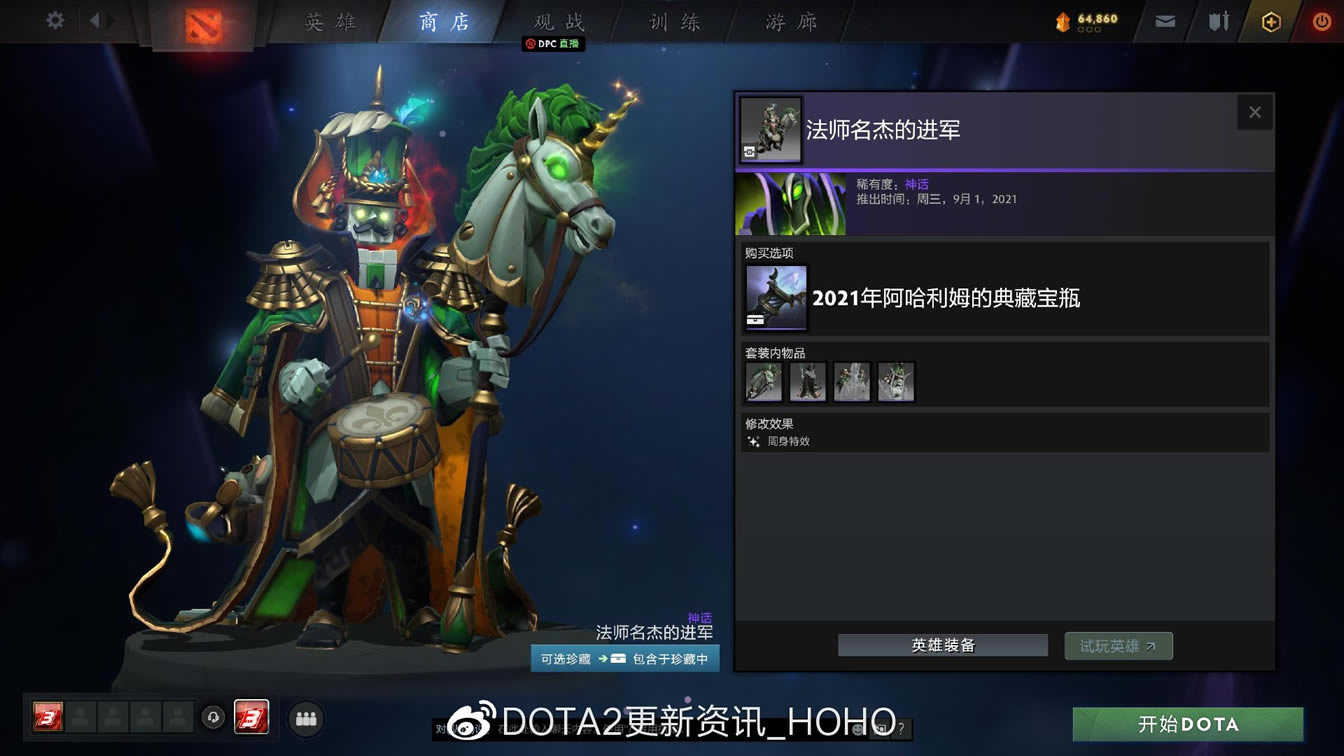The width and height of the screenshot is (1344, 756).
Task: Click the back navigation arrow
Action: coord(95,18)
